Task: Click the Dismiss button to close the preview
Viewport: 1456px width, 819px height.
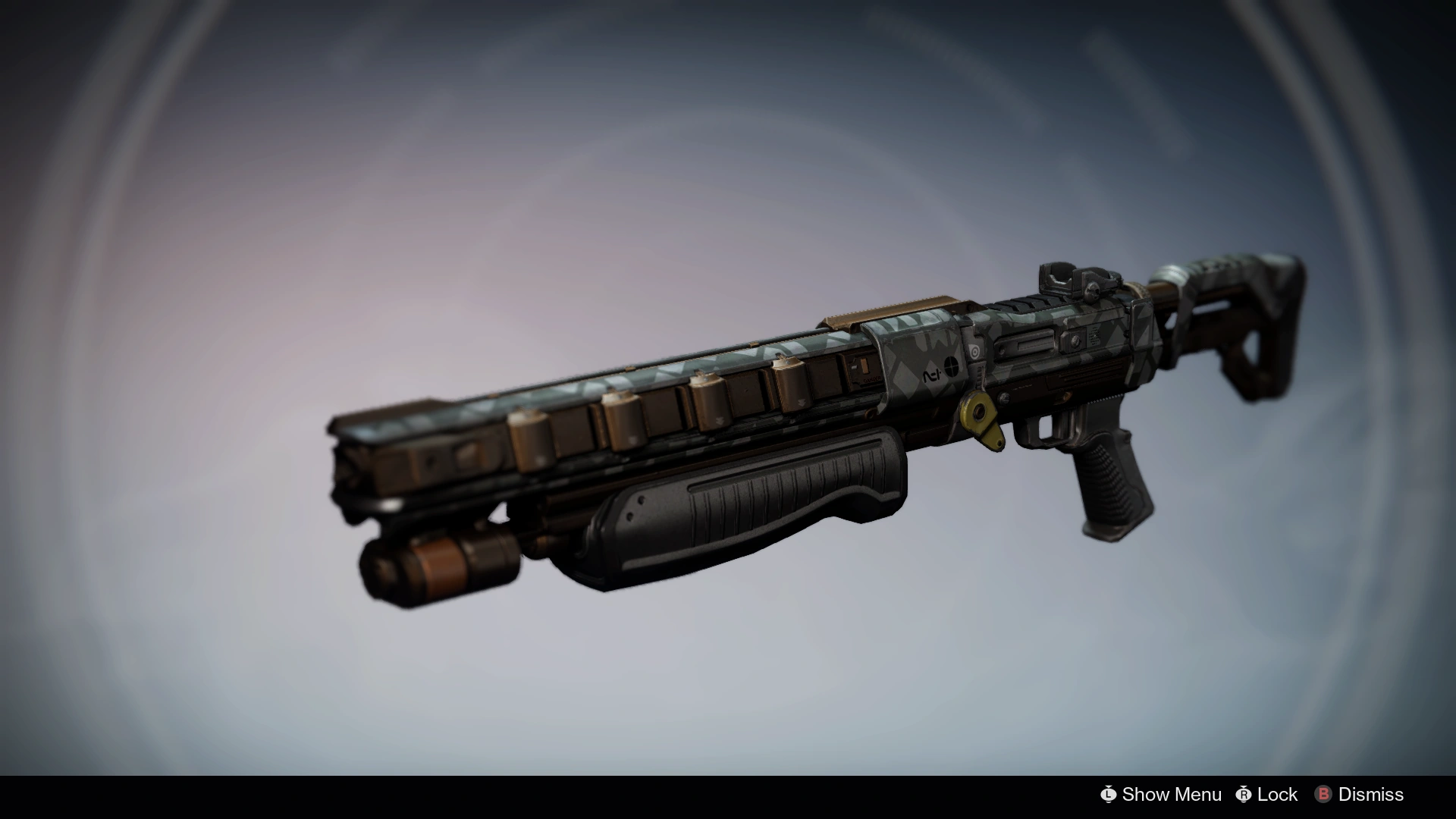Action: tap(1350, 795)
